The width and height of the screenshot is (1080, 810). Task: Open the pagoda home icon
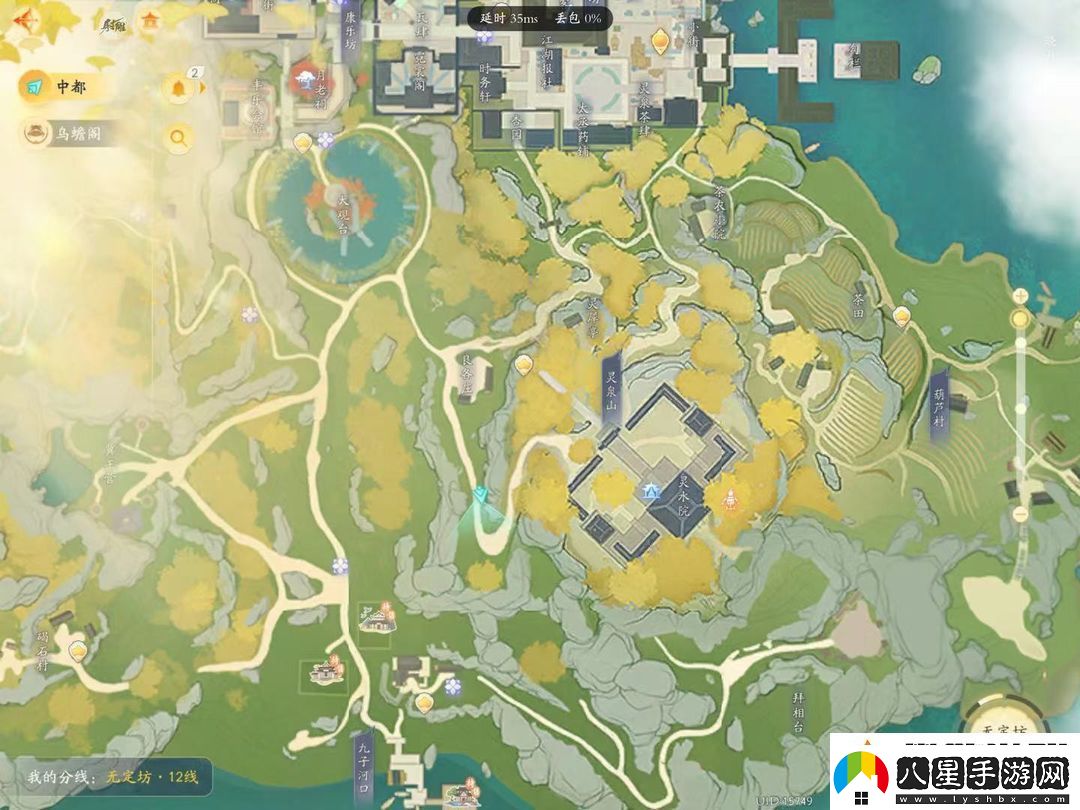click(x=151, y=20)
